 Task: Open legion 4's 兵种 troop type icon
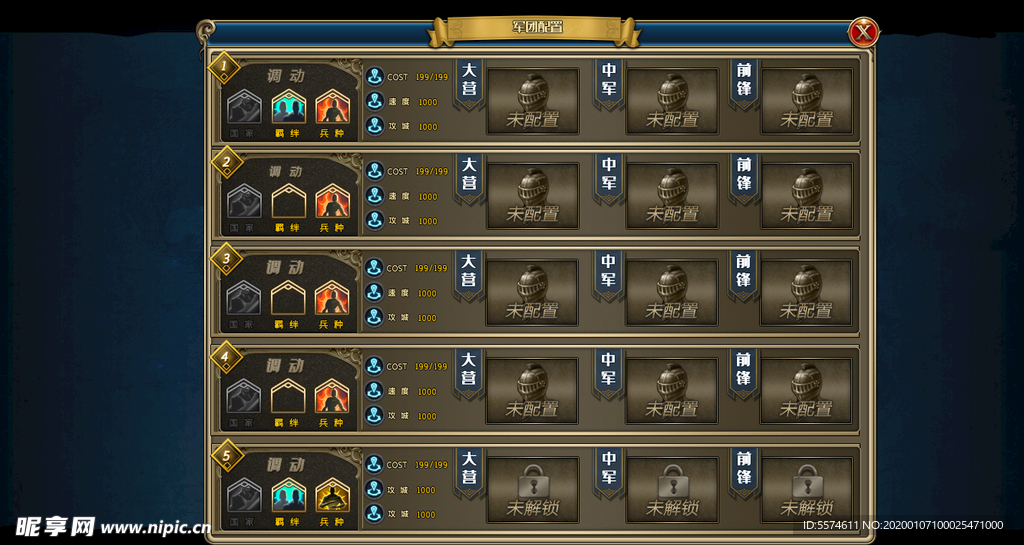click(331, 397)
